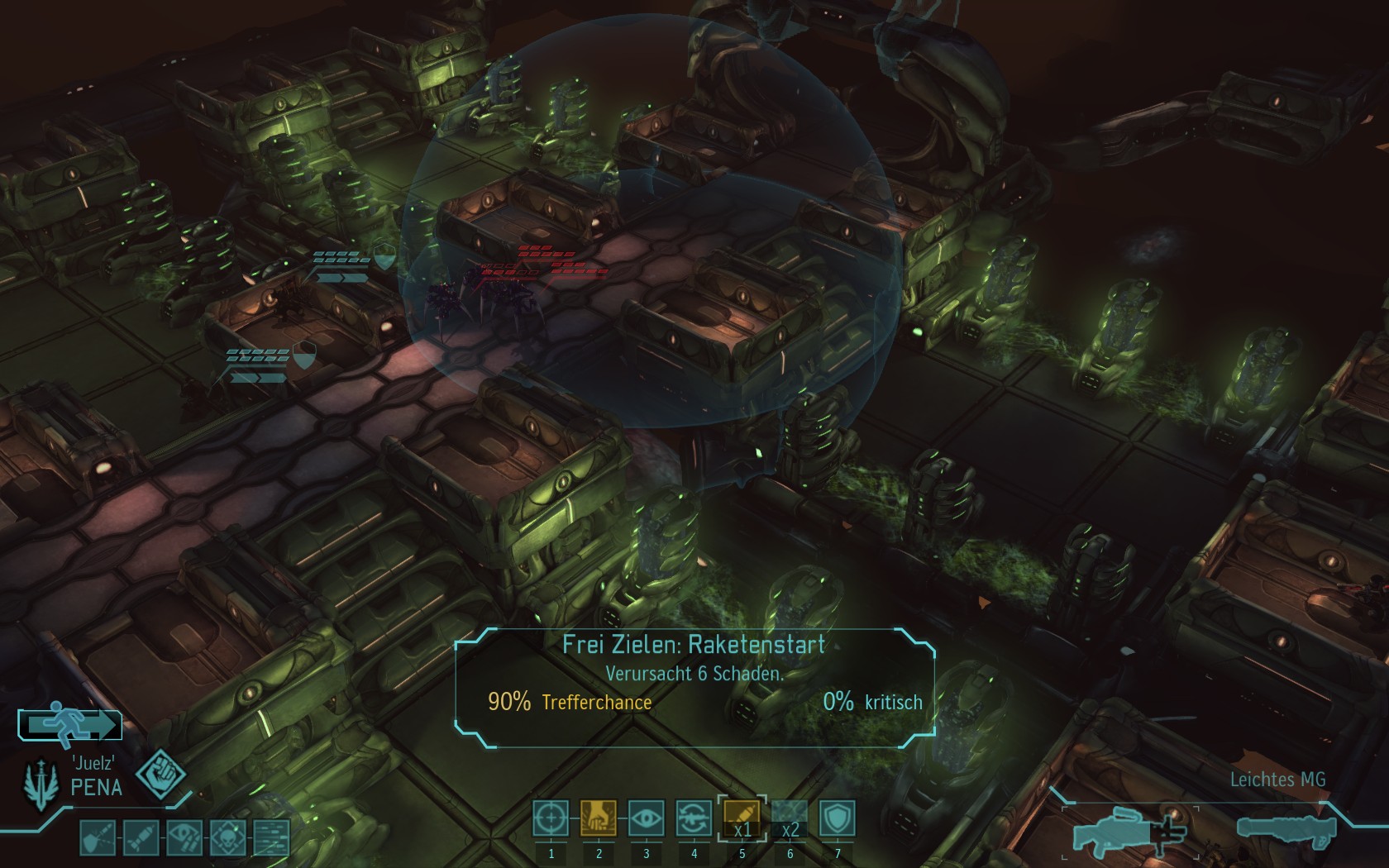Image resolution: width=1389 pixels, height=868 pixels.
Task: Select the light machine gun weapon
Action: point(1129,830)
